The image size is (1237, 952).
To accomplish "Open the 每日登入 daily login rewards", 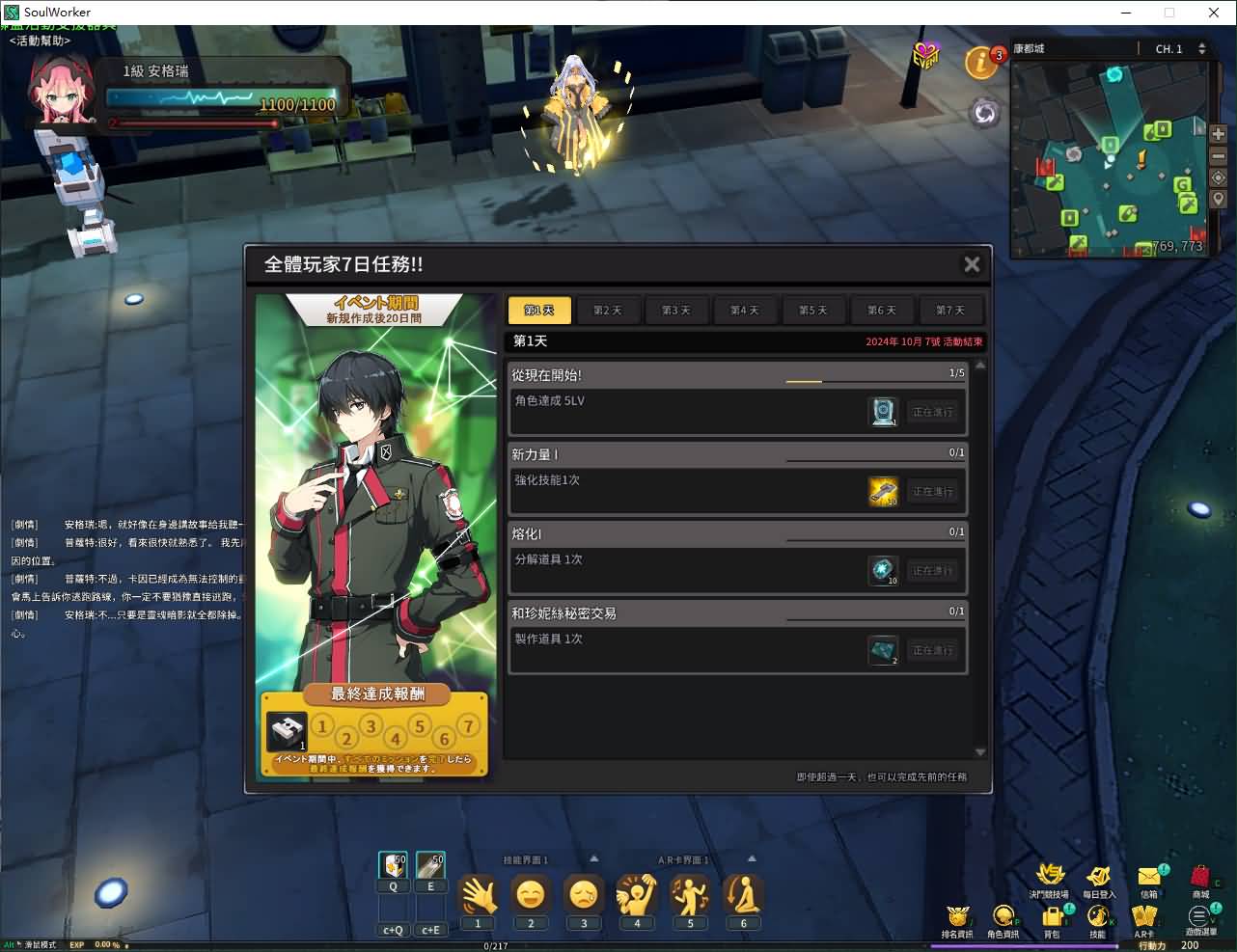I will pos(1098,878).
